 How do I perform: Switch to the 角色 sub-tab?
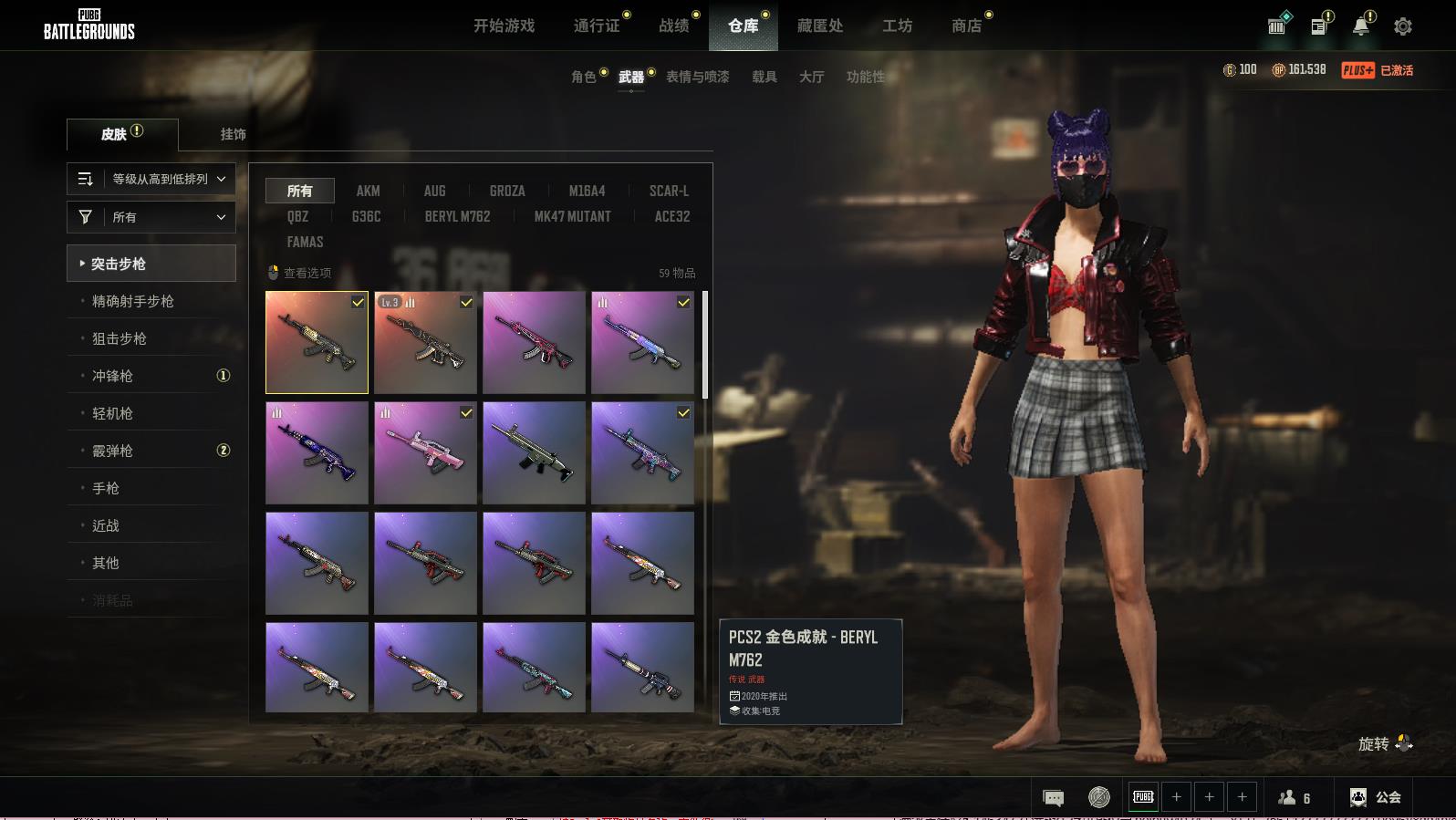(584, 77)
